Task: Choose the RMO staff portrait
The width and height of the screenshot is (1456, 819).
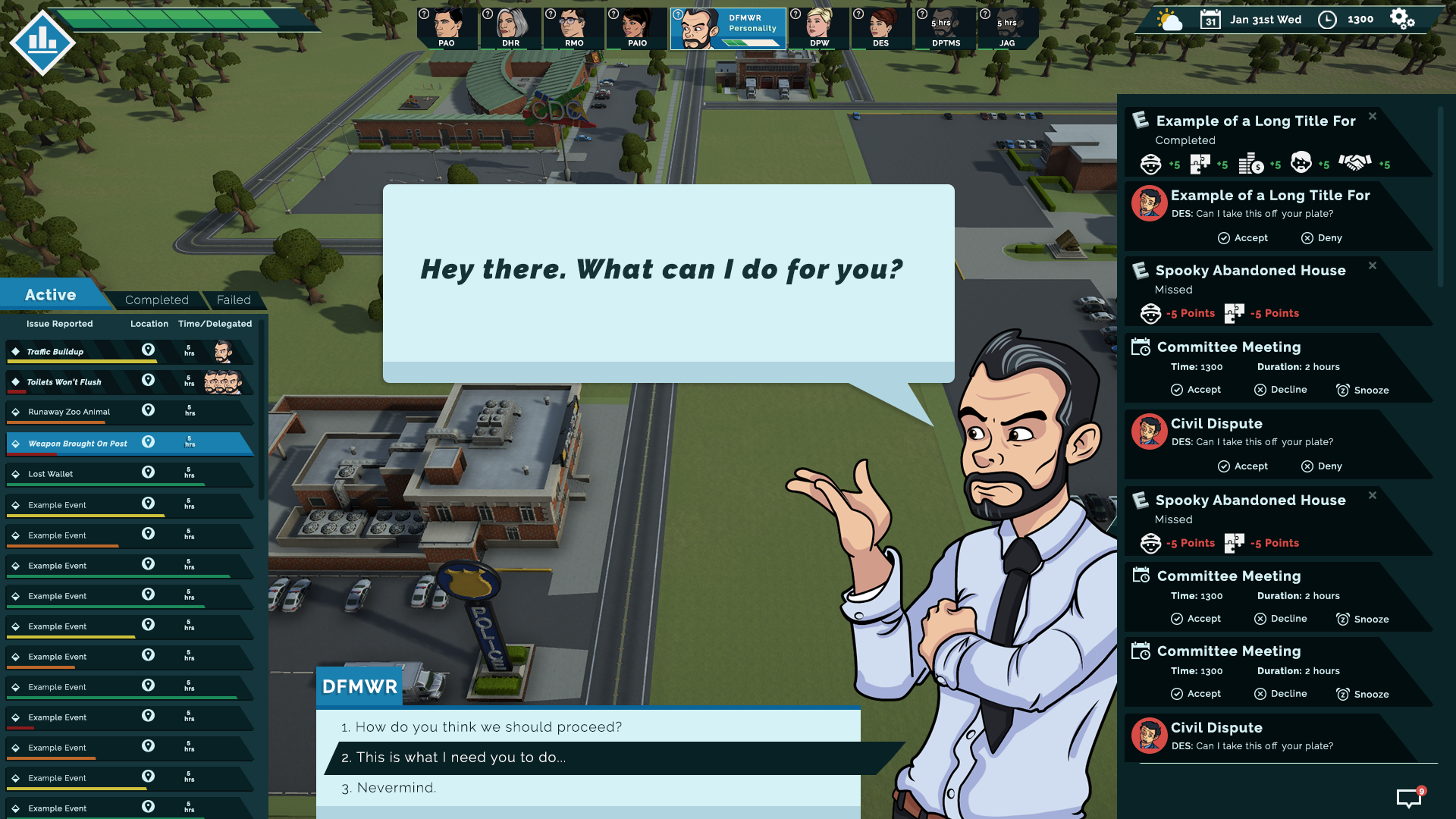Action: (x=573, y=28)
